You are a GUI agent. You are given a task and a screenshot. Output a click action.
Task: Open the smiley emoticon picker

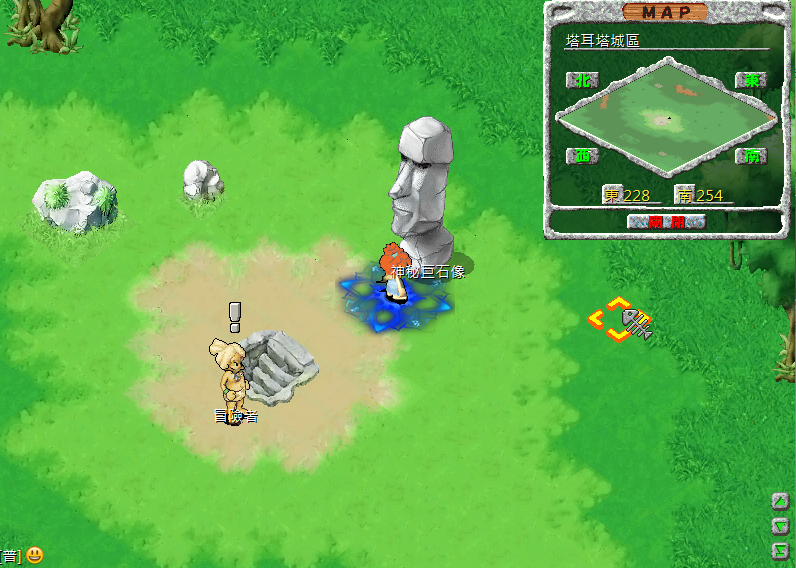[x=34, y=555]
